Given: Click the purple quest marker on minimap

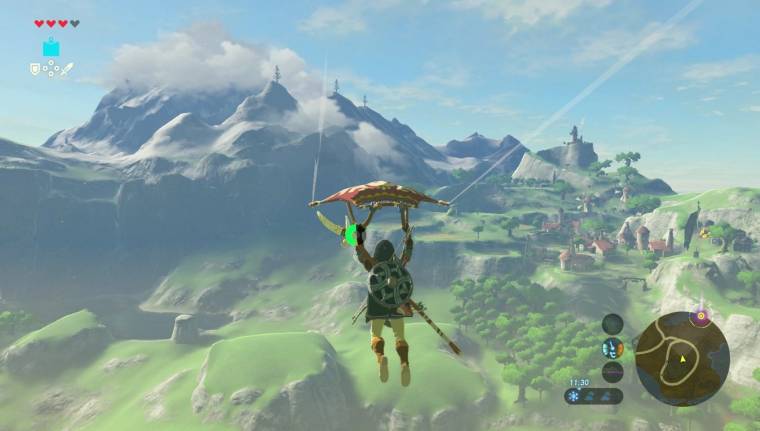Looking at the screenshot, I should click(701, 316).
